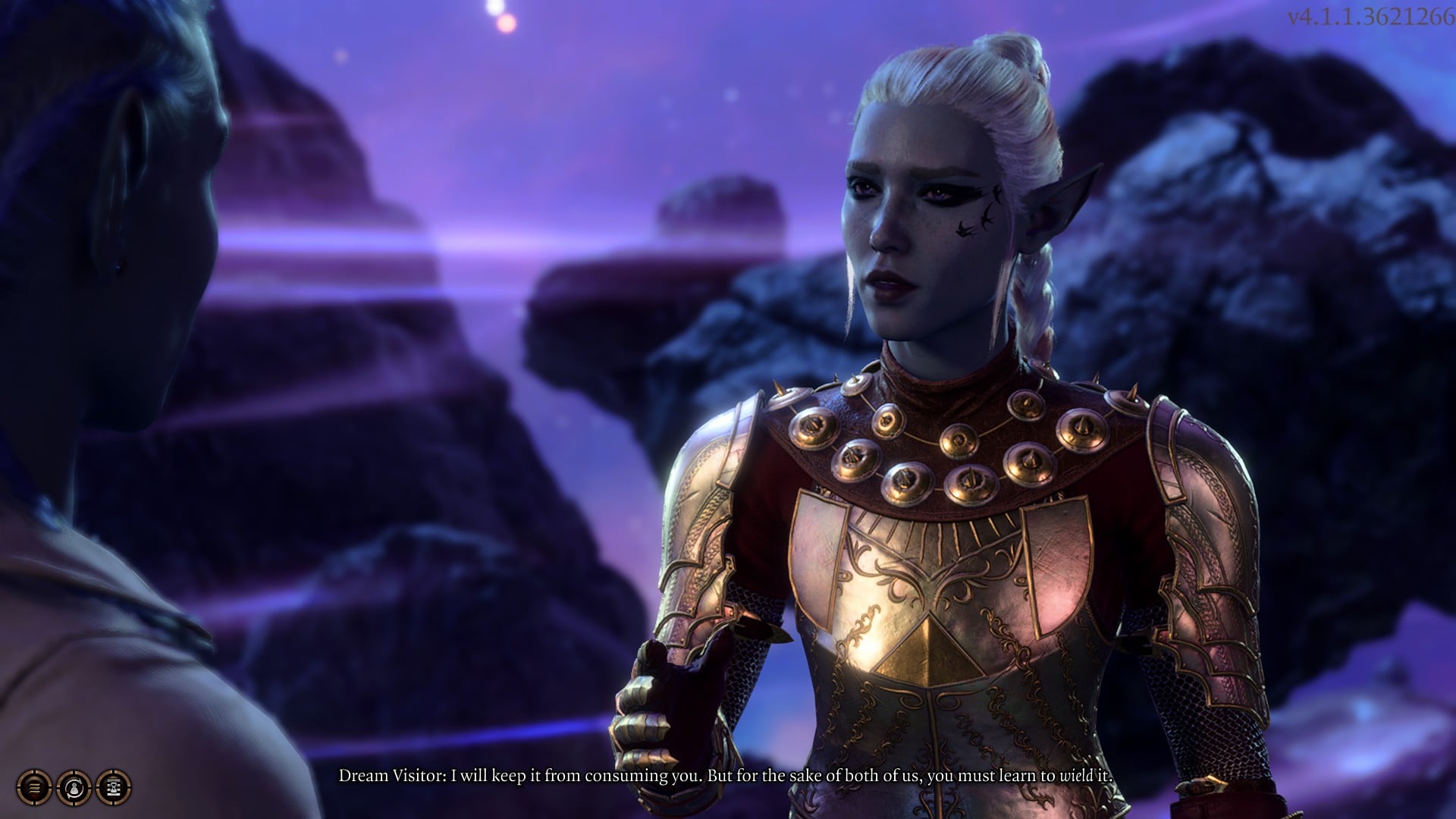Select the leftmost circular icon with stacked lines
The image size is (1456, 819).
coord(33,786)
